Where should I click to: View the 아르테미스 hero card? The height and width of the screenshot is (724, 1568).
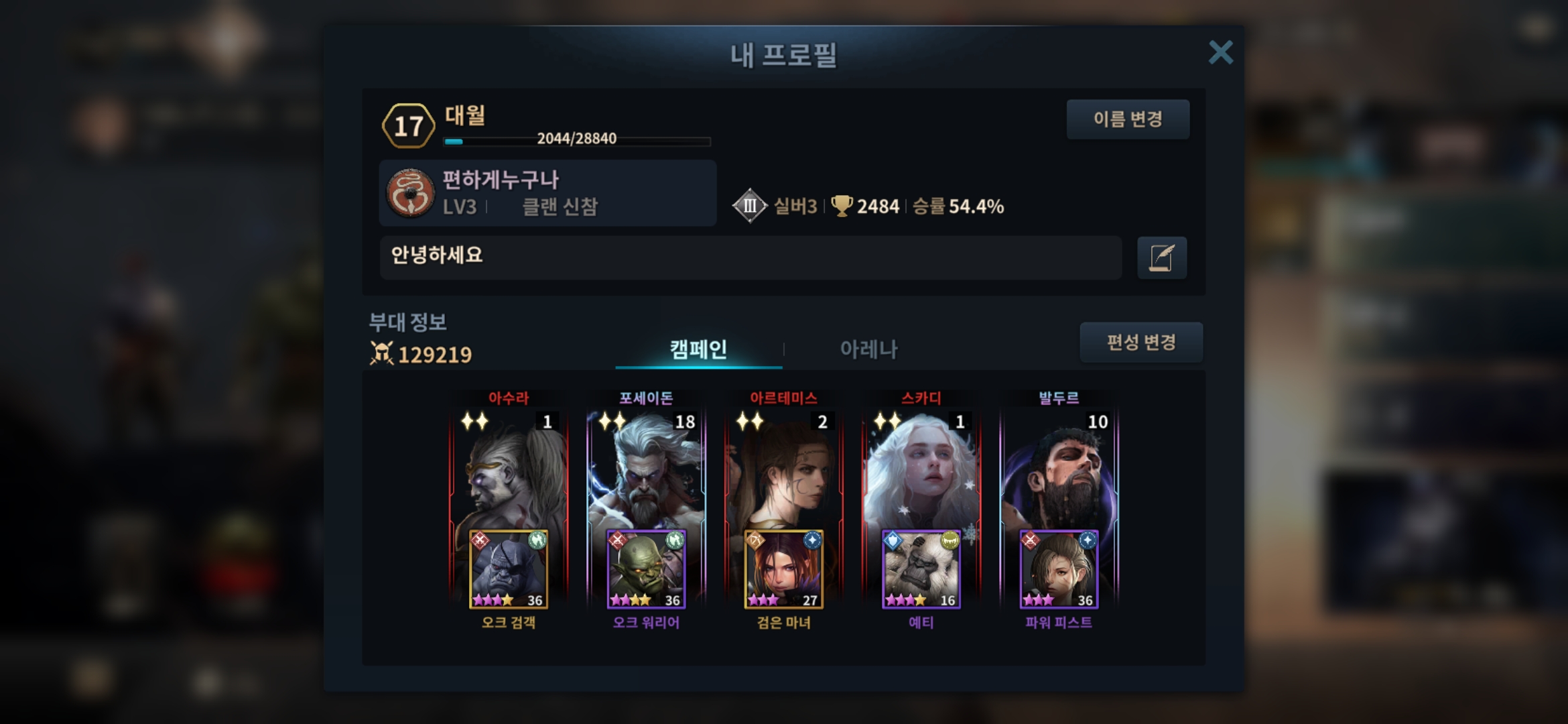pos(783,469)
